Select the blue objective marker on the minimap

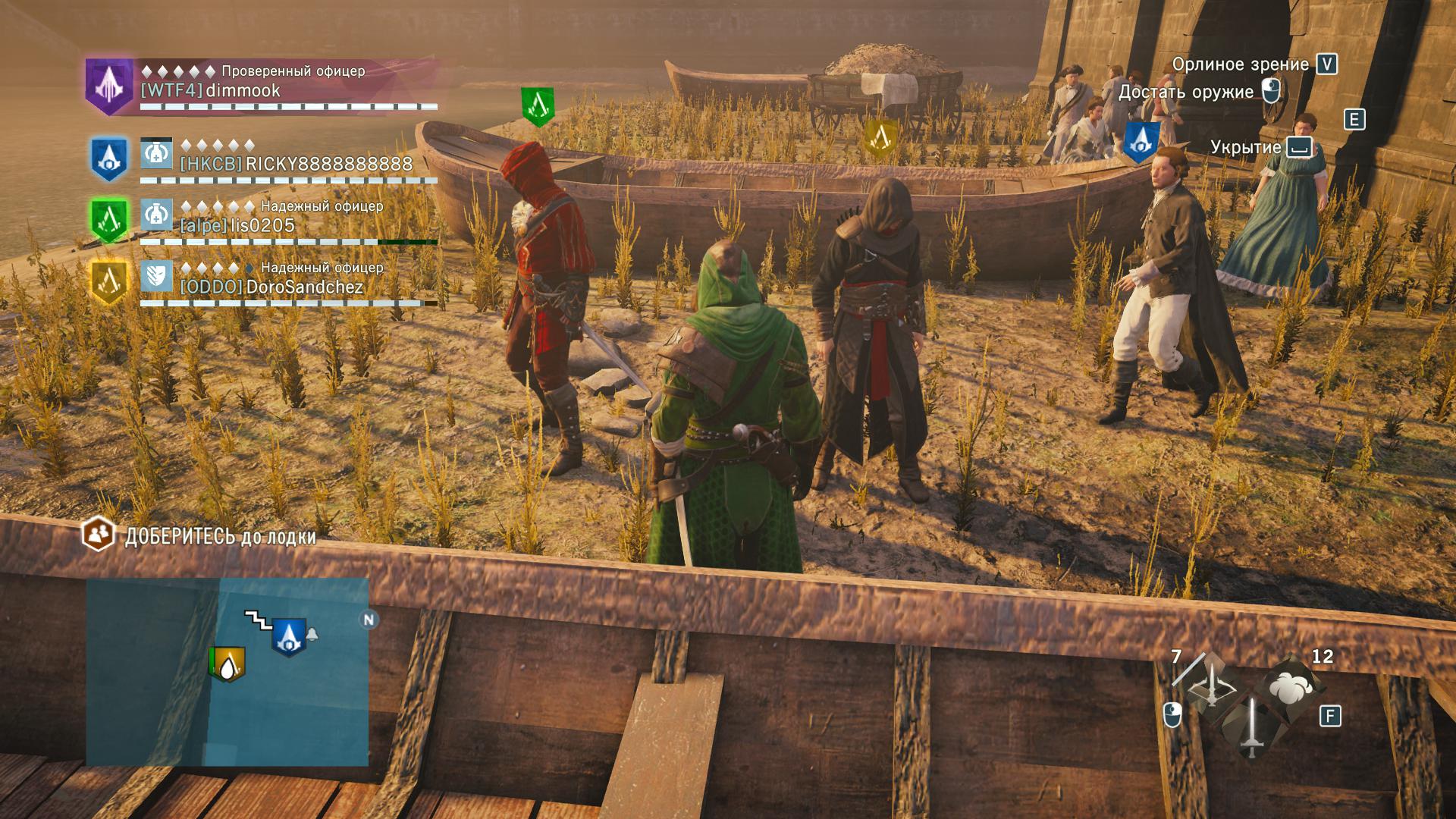coord(288,636)
